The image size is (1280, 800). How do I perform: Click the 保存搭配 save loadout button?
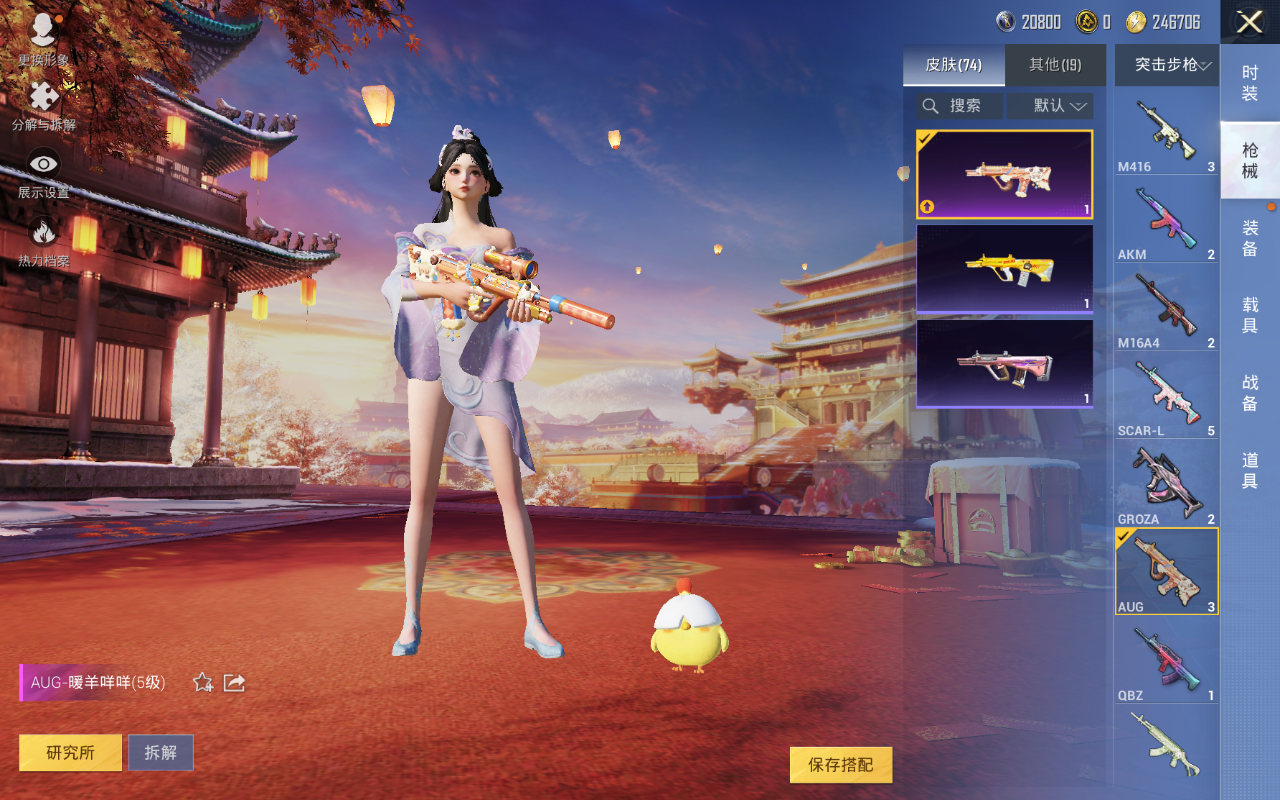pos(840,765)
